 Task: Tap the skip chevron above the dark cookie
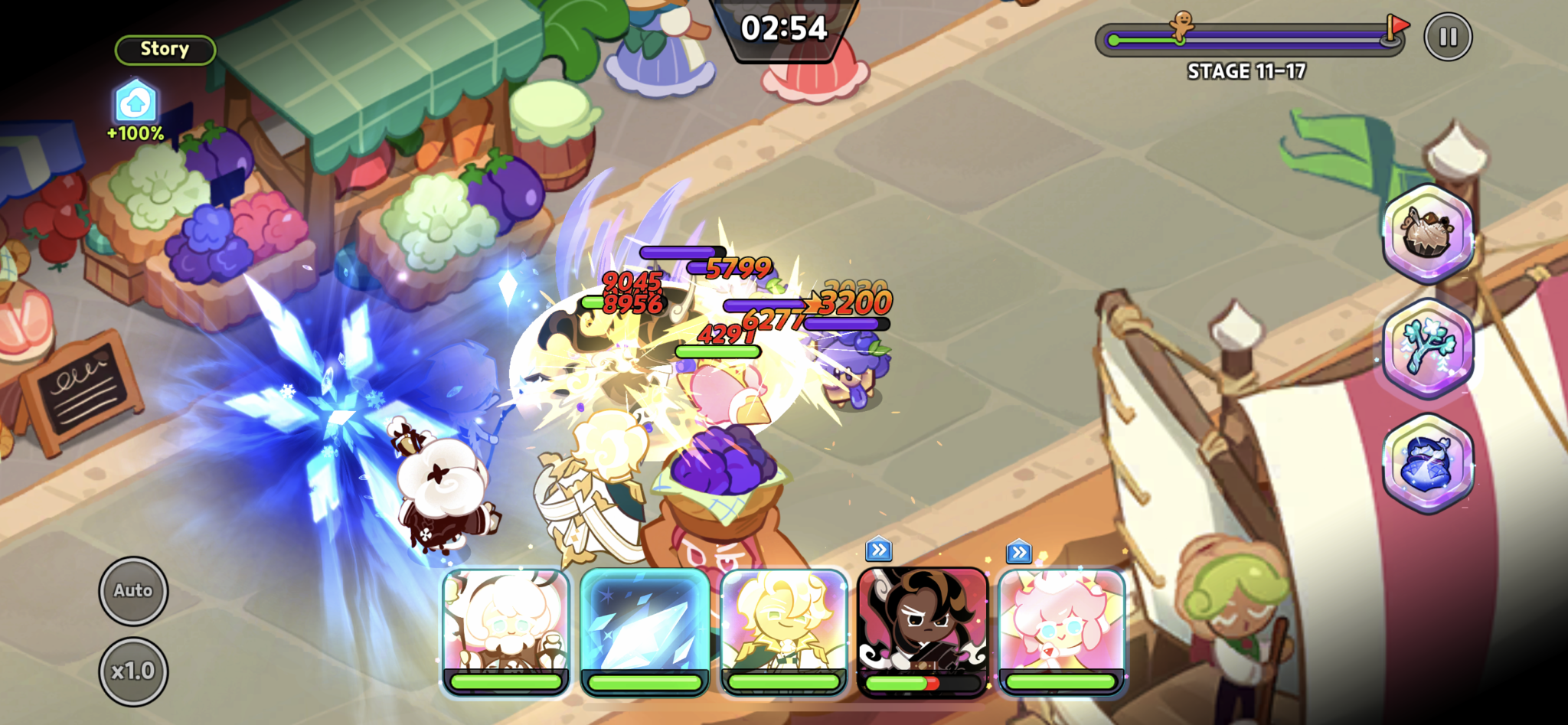[x=880, y=549]
